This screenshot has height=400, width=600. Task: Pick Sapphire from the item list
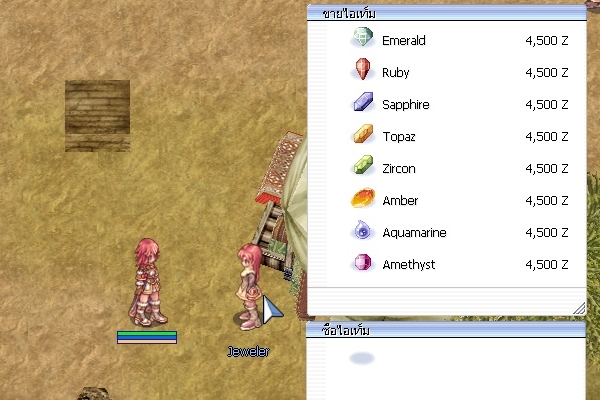405,105
